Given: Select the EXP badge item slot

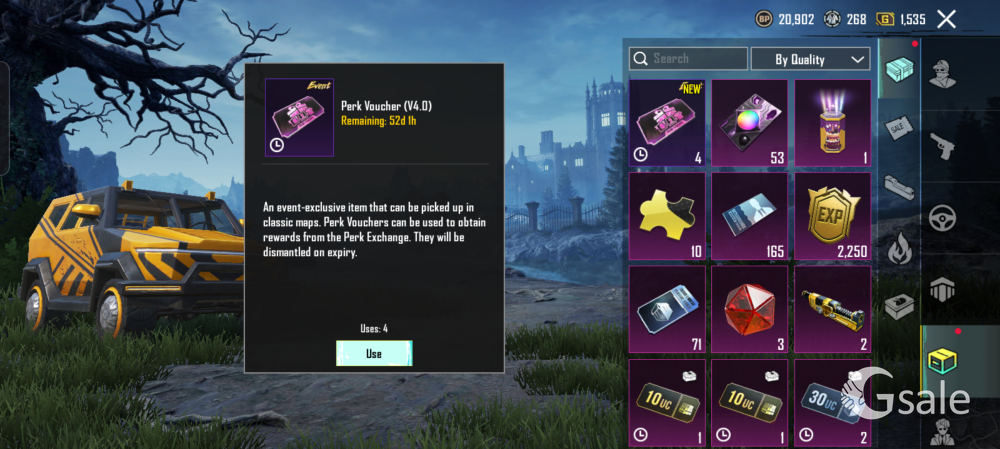Looking at the screenshot, I should [832, 216].
